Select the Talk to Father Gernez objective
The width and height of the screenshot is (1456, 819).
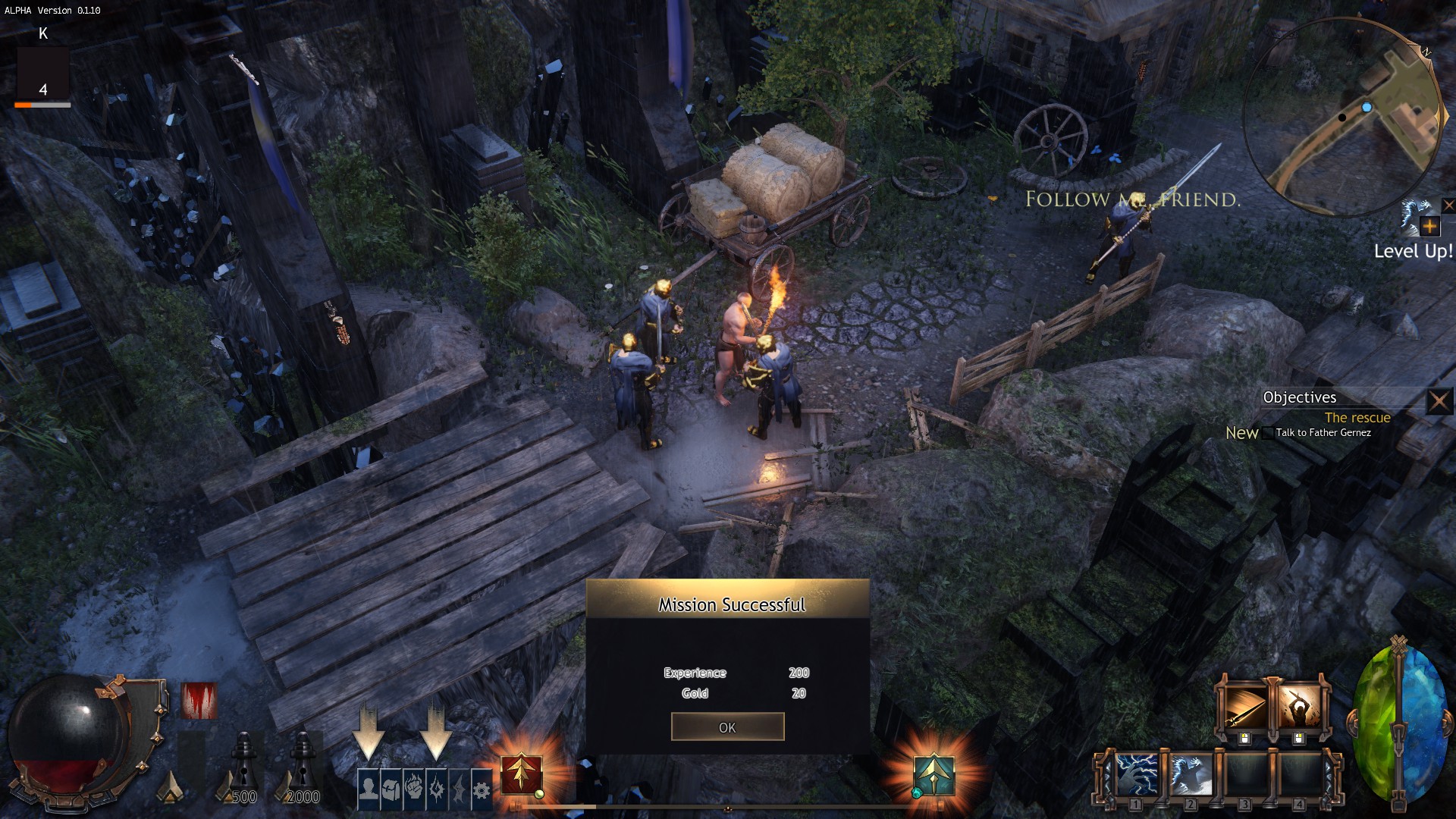[x=1323, y=432]
